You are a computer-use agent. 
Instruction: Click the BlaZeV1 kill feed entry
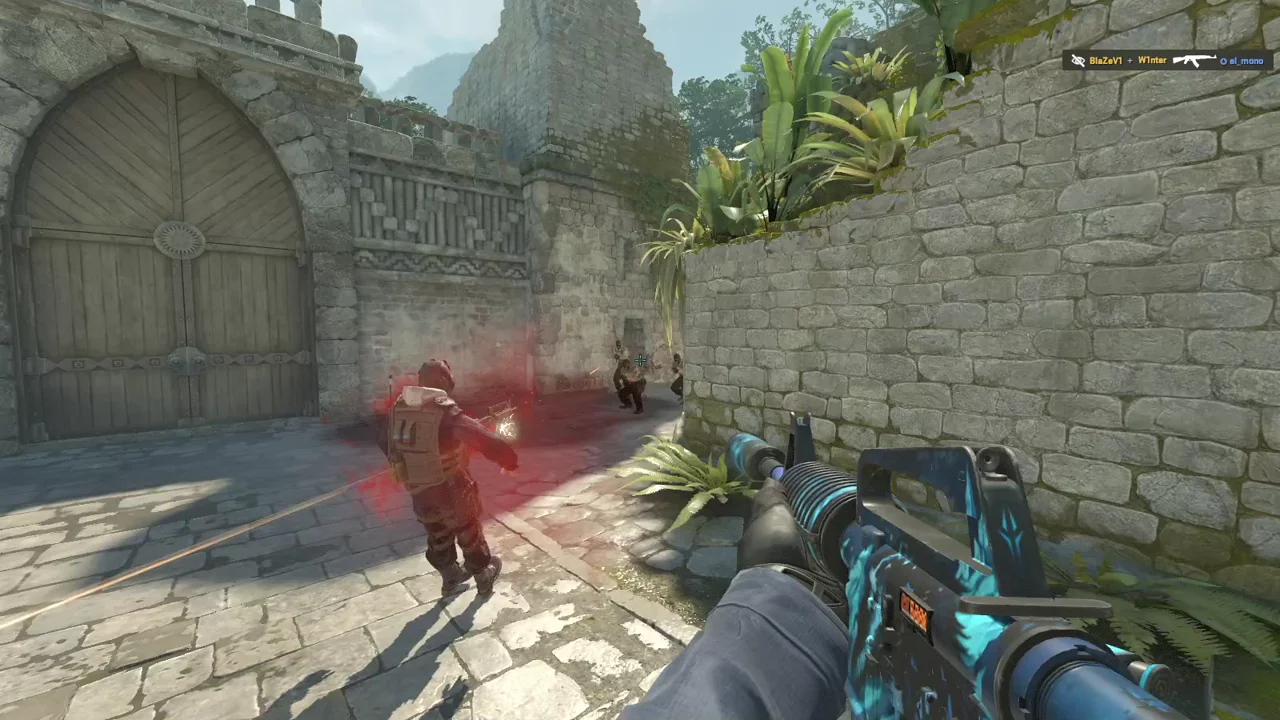pos(1167,61)
